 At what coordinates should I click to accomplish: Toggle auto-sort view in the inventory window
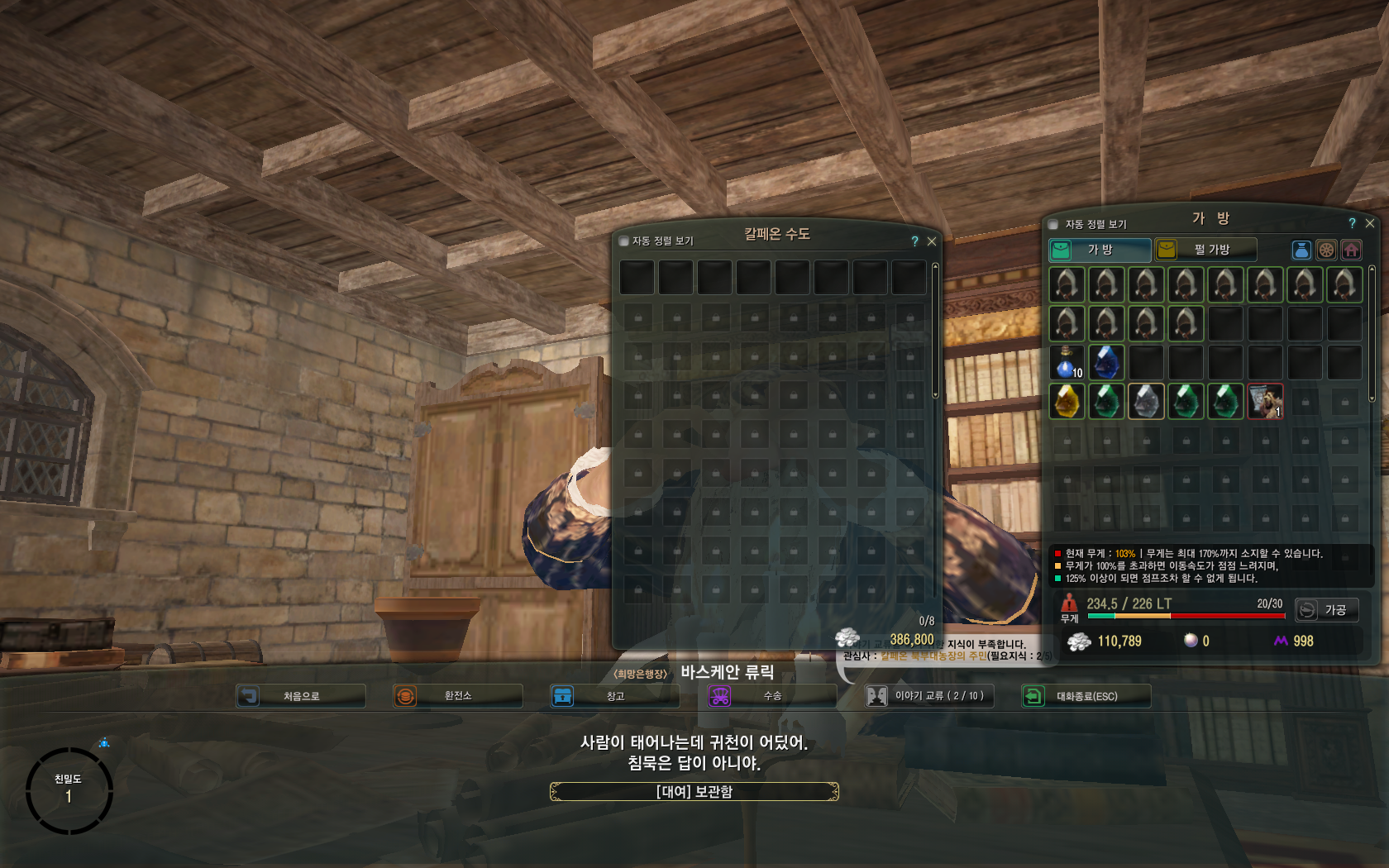pos(1053,224)
